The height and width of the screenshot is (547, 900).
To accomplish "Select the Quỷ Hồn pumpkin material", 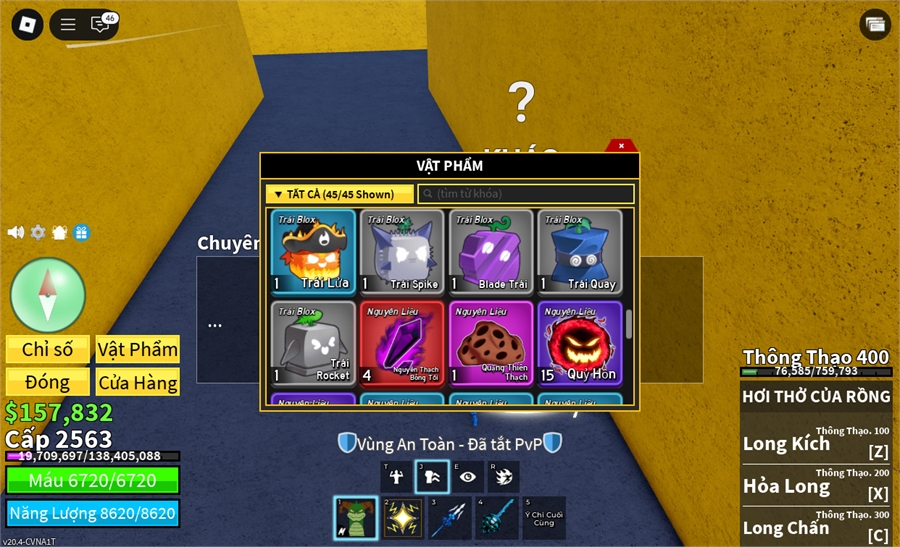I will coord(580,344).
